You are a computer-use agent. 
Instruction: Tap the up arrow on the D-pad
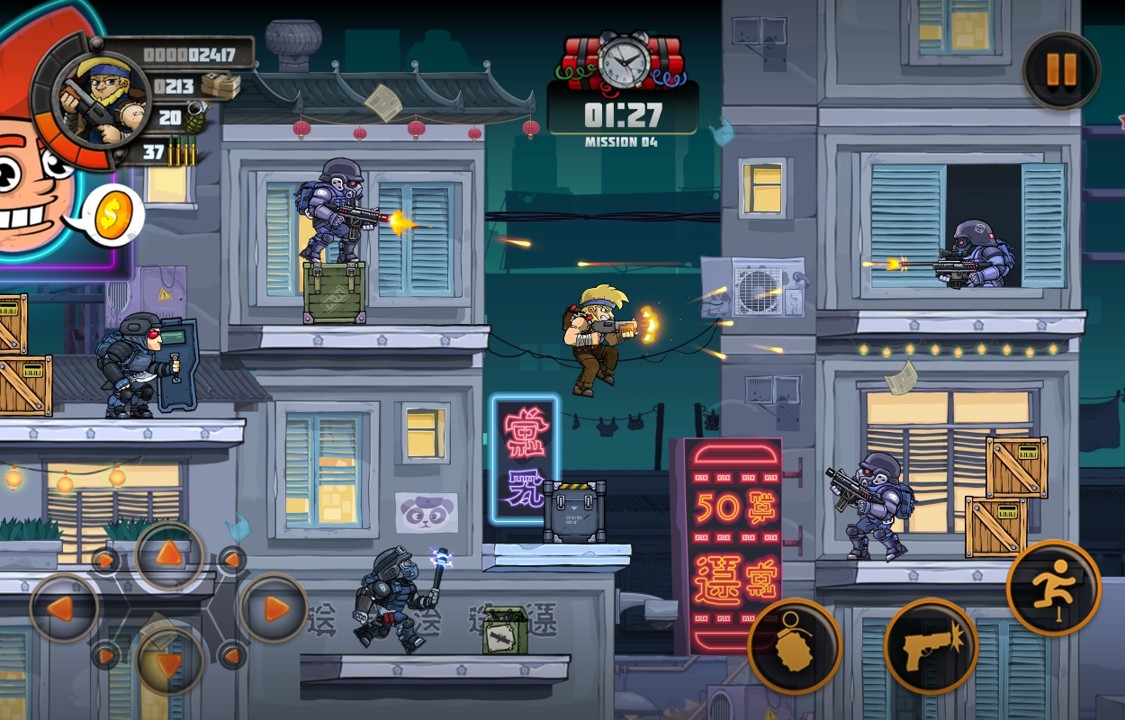pos(170,555)
